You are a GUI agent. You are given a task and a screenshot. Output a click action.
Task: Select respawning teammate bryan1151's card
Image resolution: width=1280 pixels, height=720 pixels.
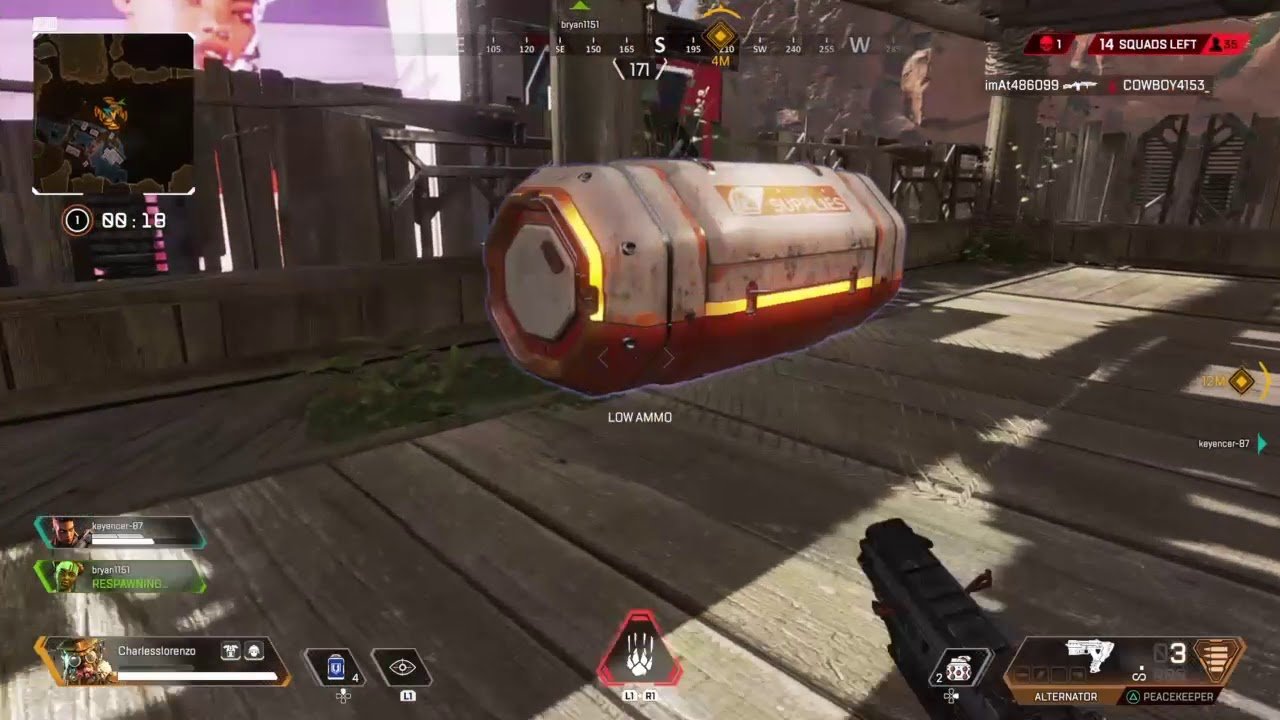click(x=120, y=576)
